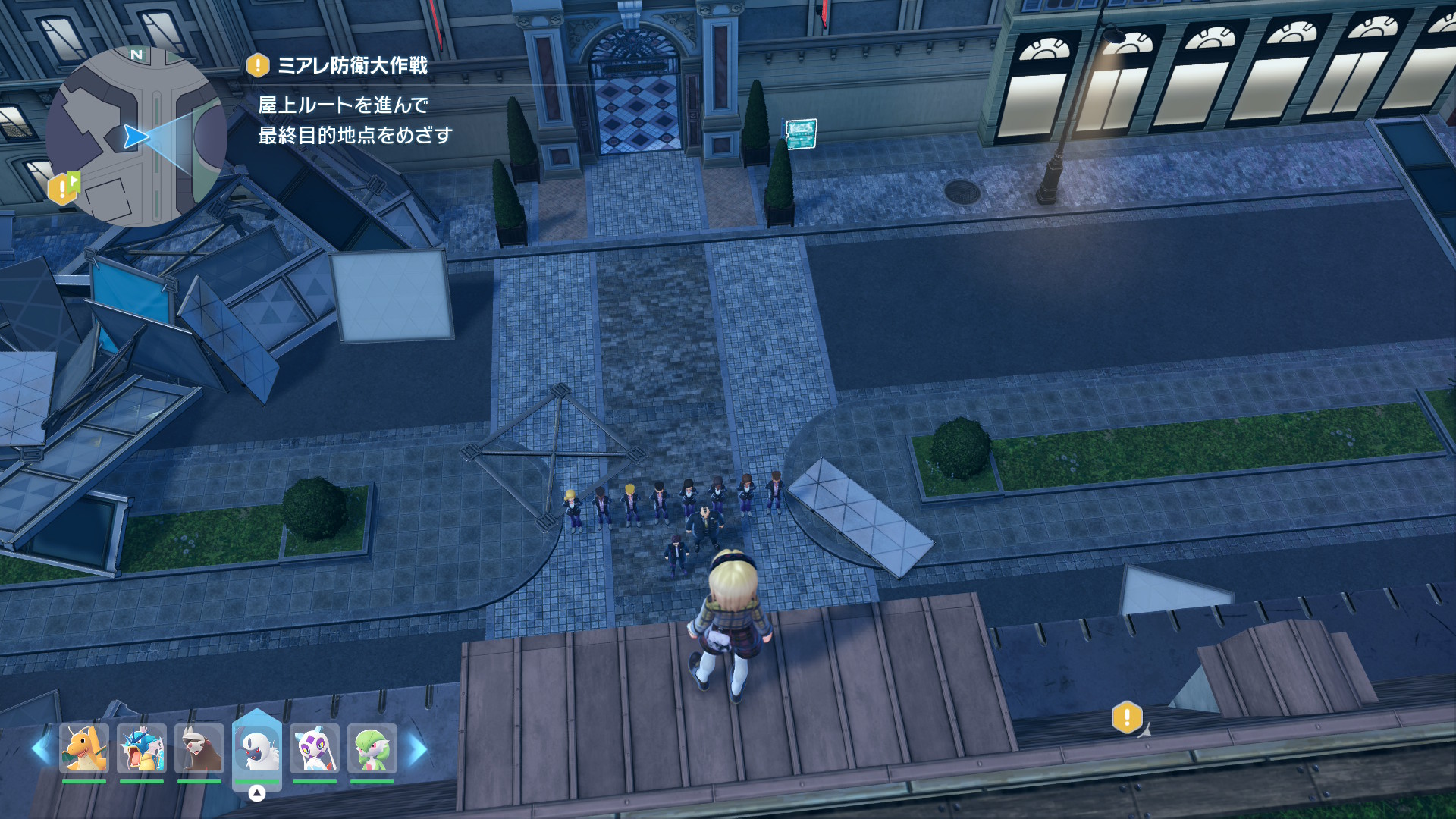Select the highlighted Absol slot

click(257, 748)
